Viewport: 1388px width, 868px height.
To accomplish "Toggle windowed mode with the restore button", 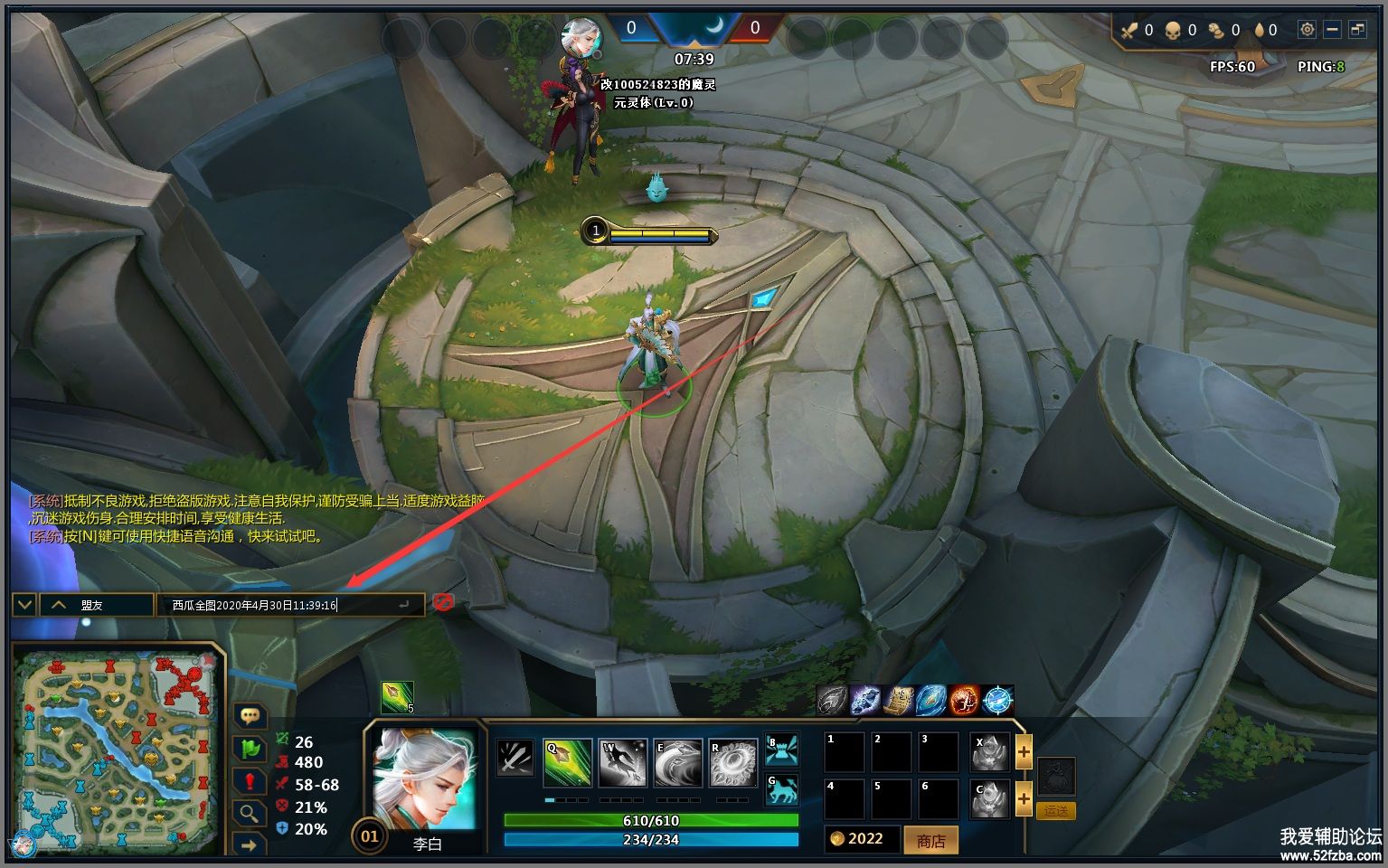I will tap(1357, 30).
